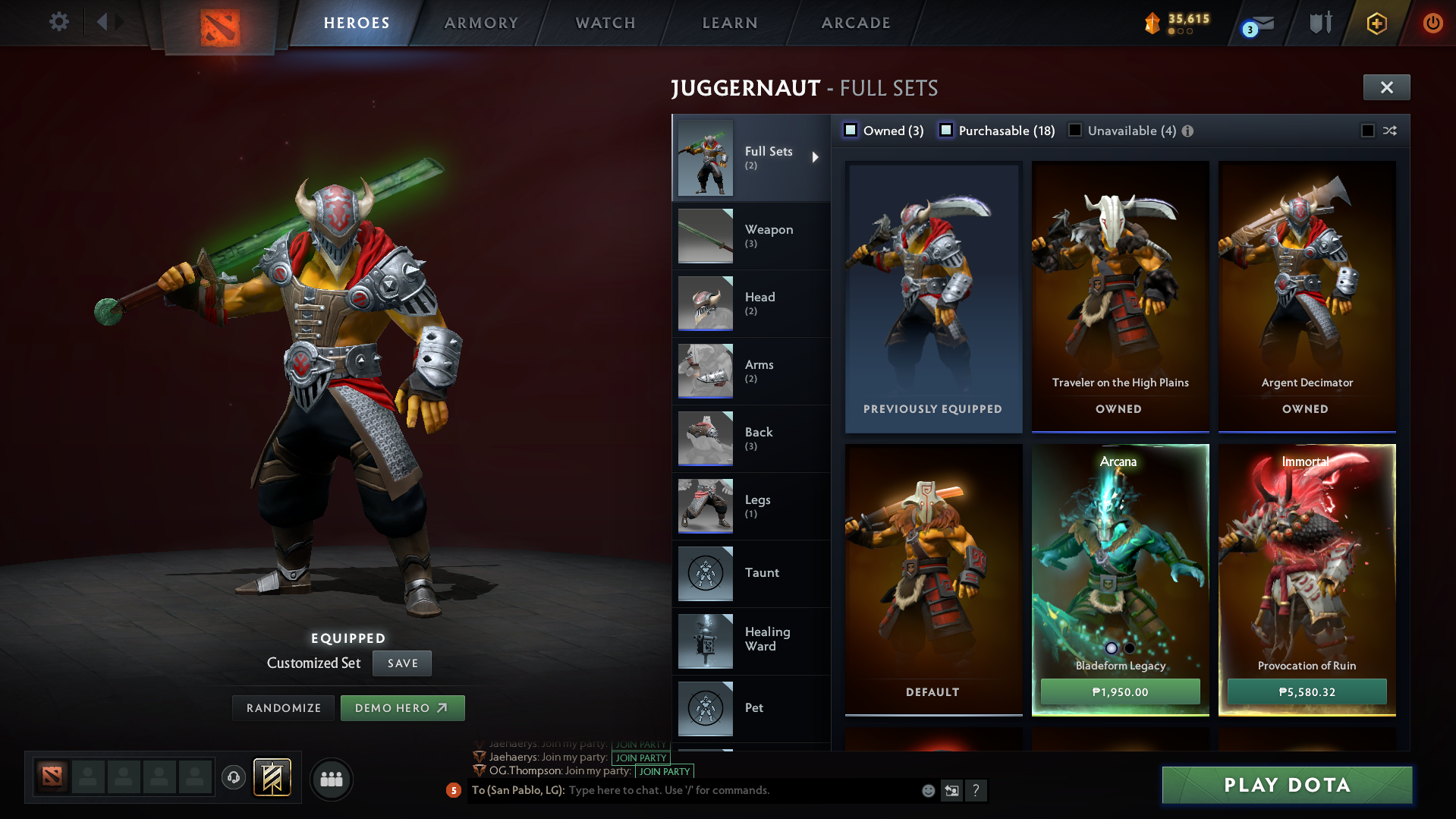Select the Weapon slot category icon

705,235
